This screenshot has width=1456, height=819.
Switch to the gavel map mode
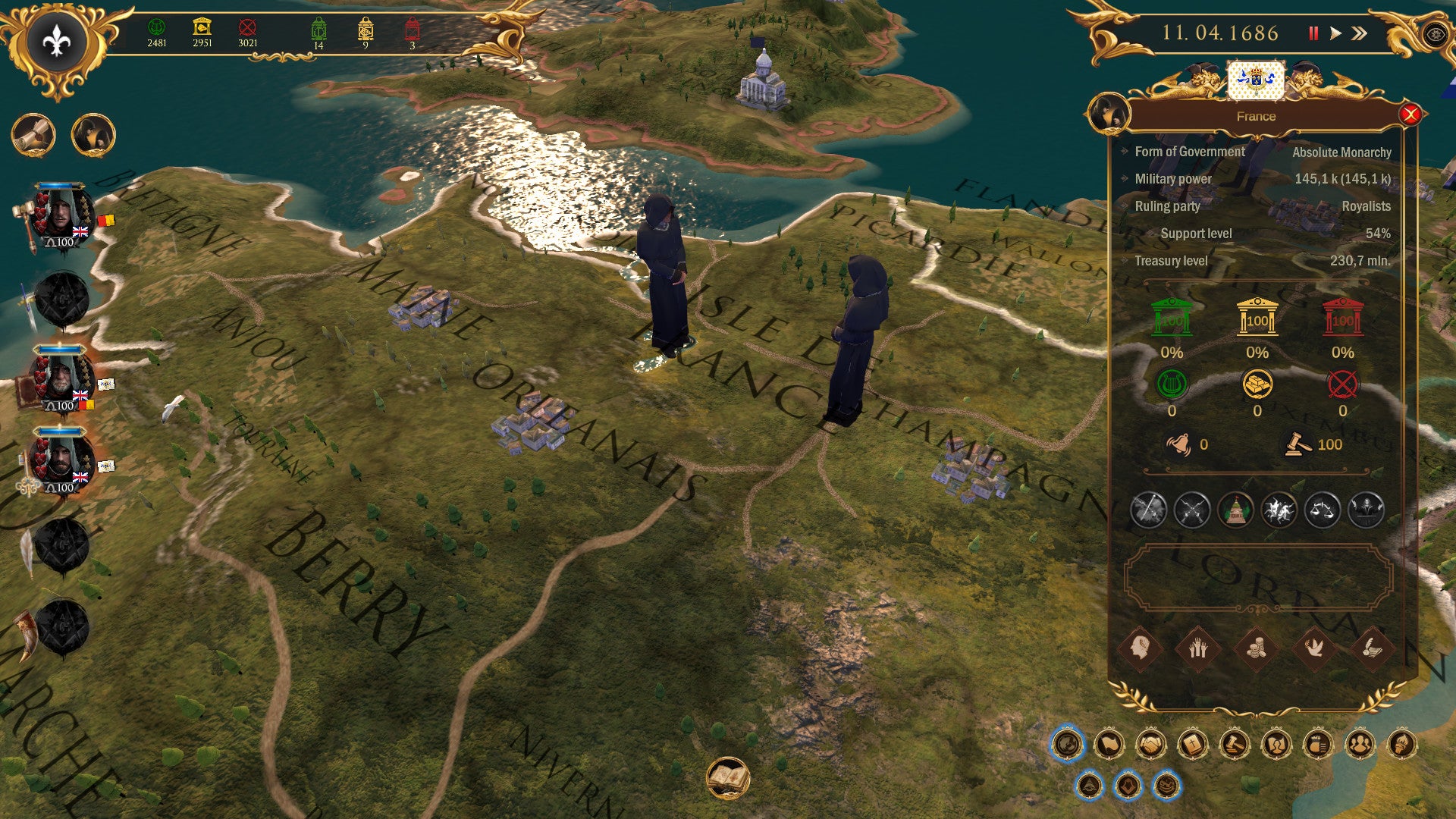coord(1234,745)
